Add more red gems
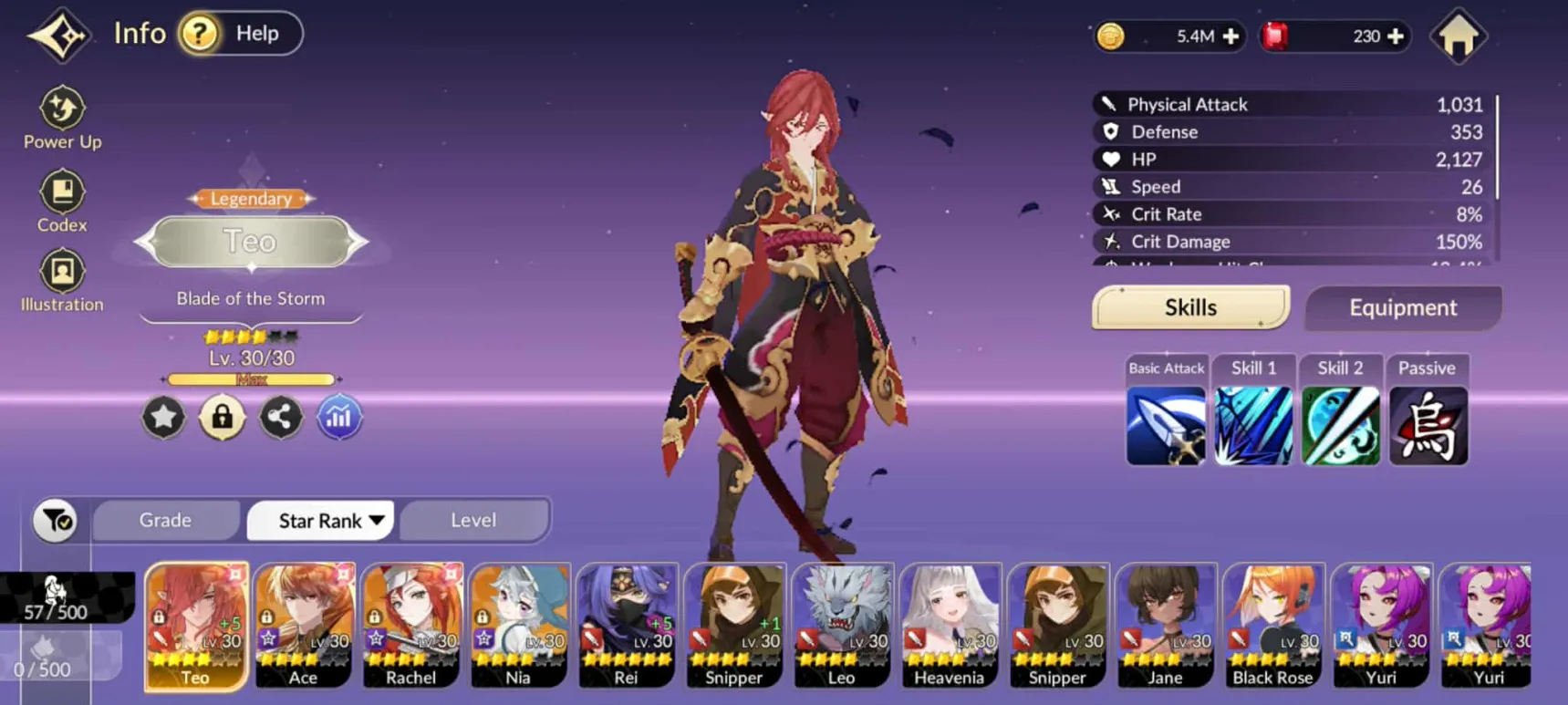The width and height of the screenshot is (1568, 705). tap(1396, 36)
